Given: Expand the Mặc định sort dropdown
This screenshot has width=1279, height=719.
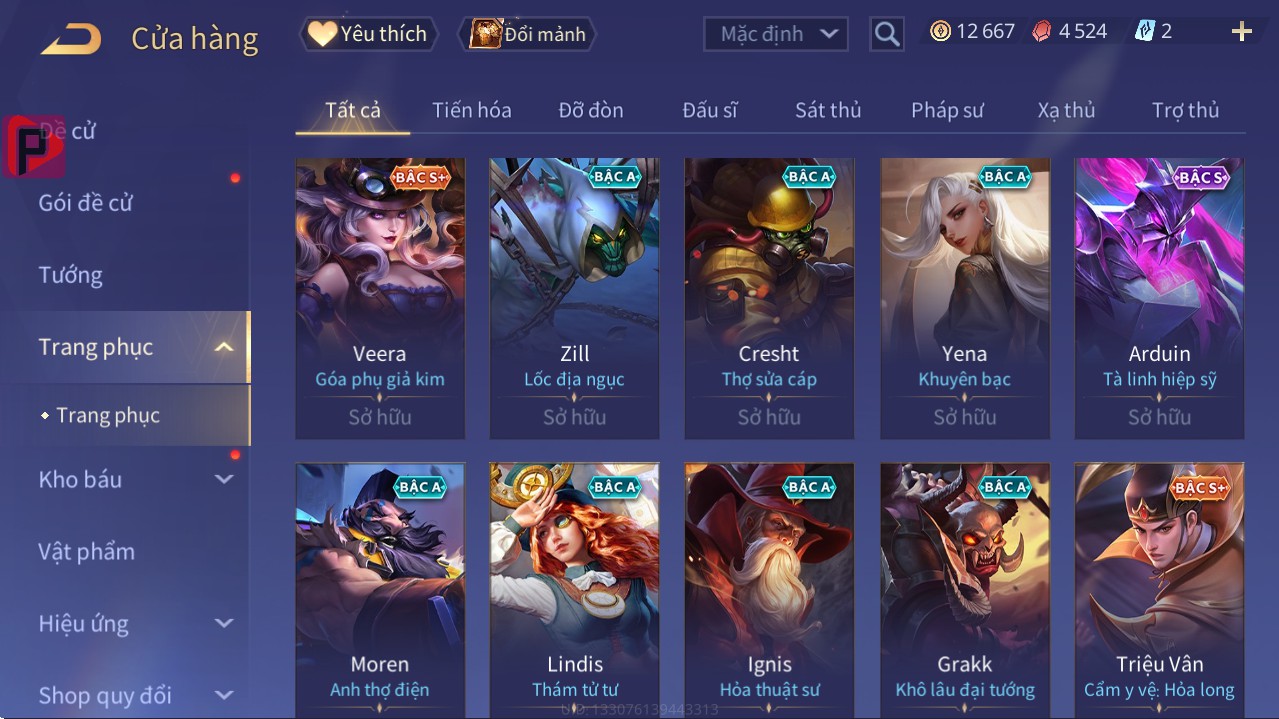Looking at the screenshot, I should pos(776,34).
